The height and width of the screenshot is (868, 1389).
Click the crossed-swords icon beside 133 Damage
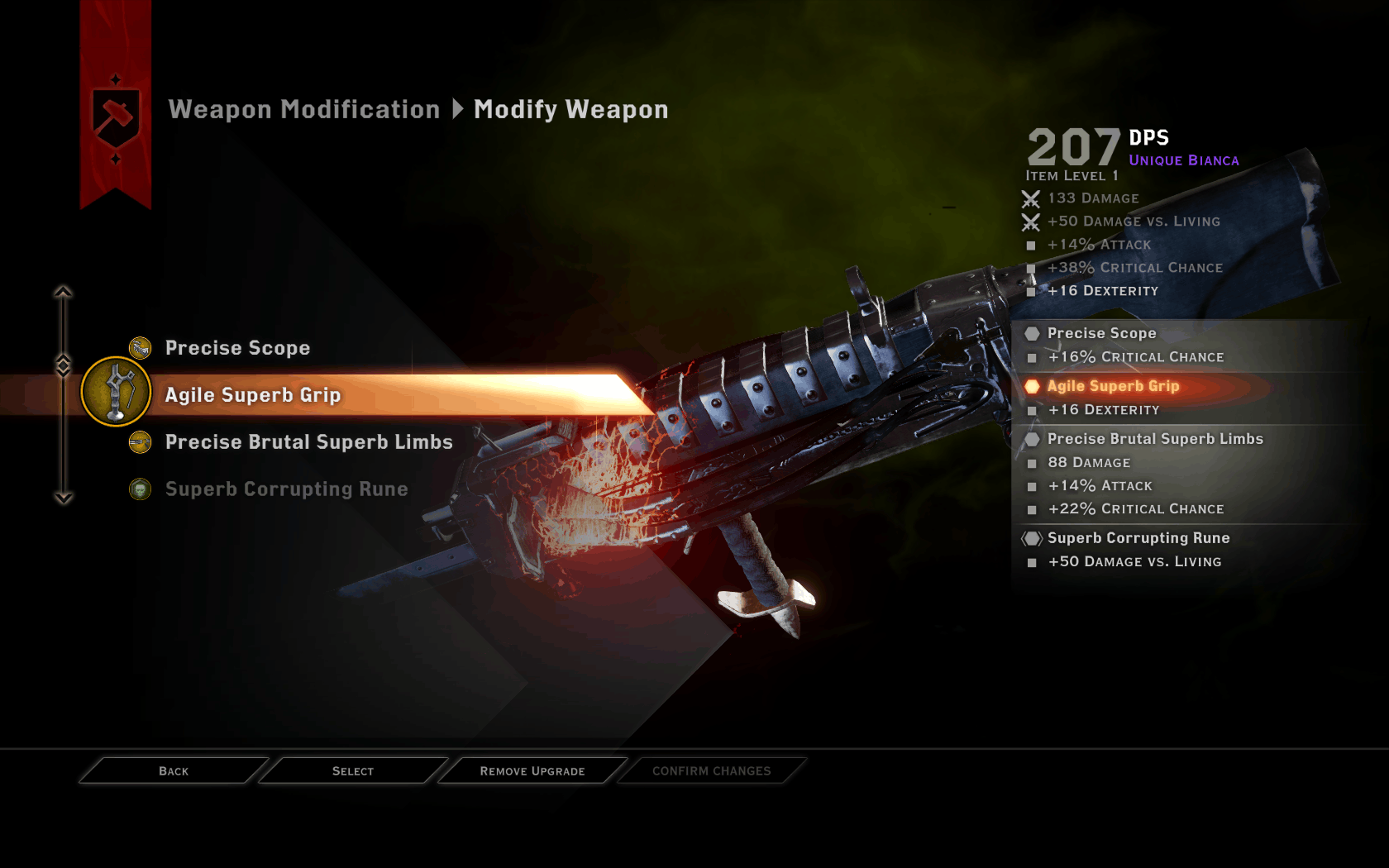click(1030, 198)
